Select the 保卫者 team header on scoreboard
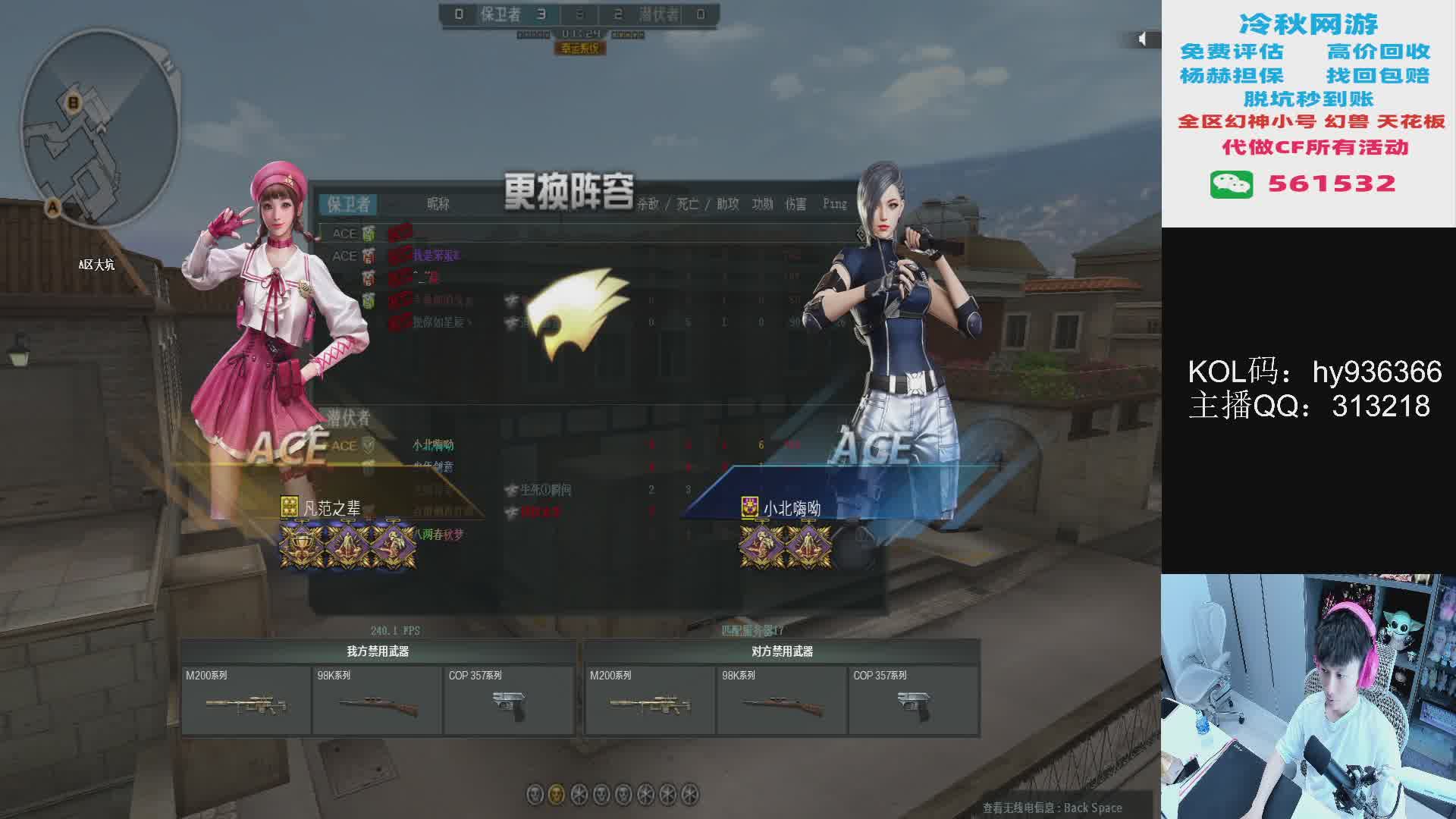 pos(349,204)
